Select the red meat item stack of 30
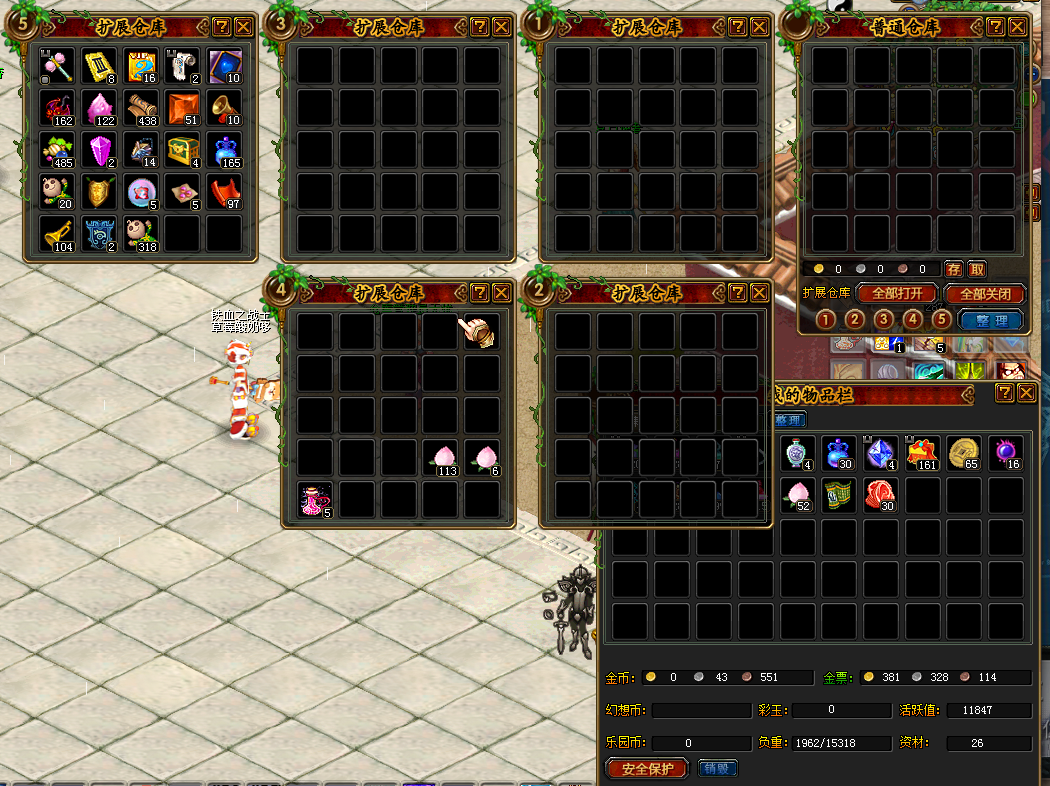Viewport: 1050px width, 786px height. pyautogui.click(x=880, y=495)
